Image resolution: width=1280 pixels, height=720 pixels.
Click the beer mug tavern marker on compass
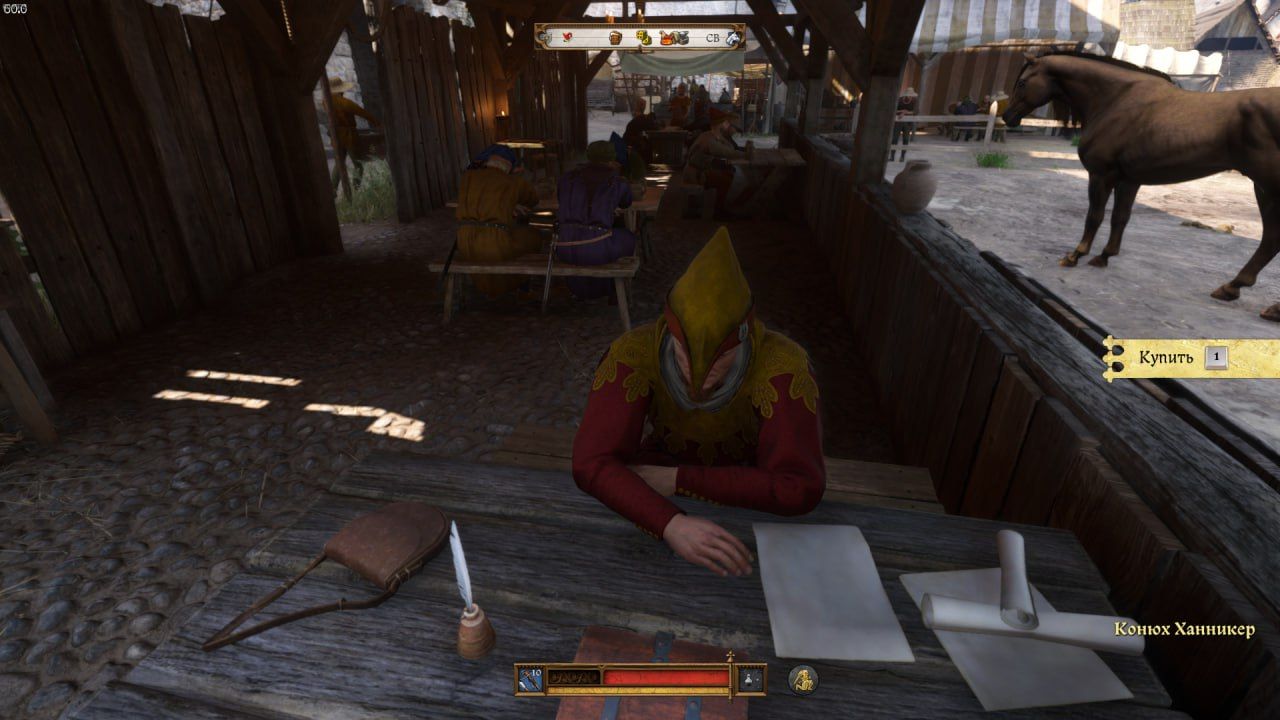point(615,37)
